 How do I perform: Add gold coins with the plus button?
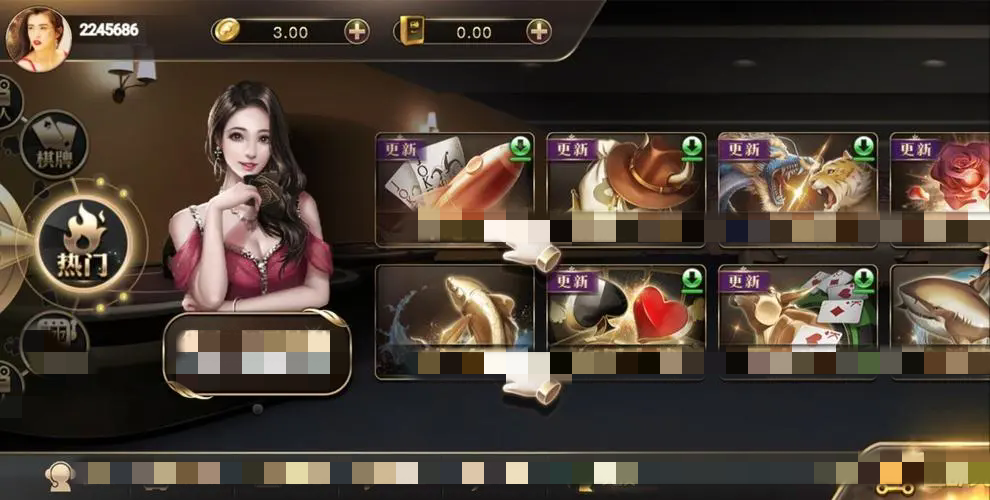click(x=357, y=31)
